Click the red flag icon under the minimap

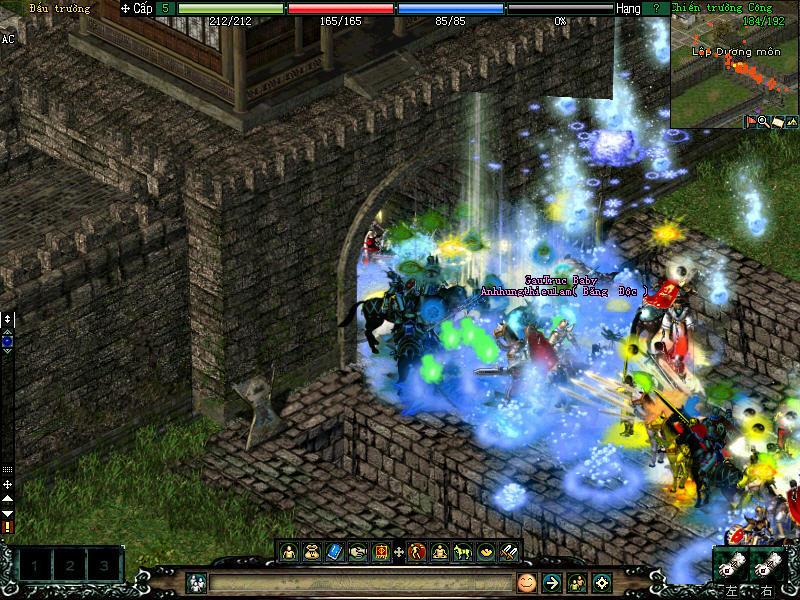tap(749, 122)
